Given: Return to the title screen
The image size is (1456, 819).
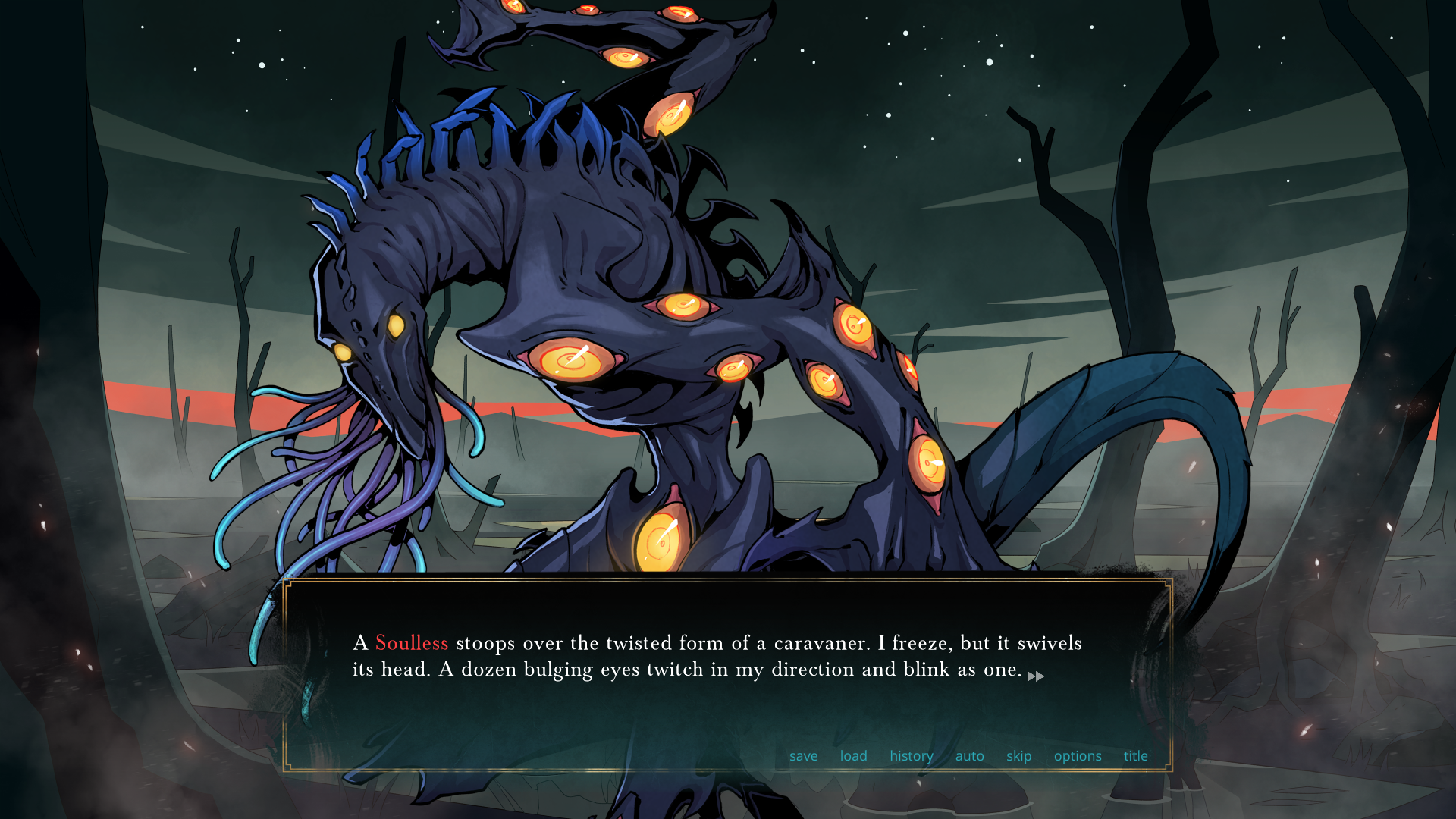Looking at the screenshot, I should click(1135, 756).
